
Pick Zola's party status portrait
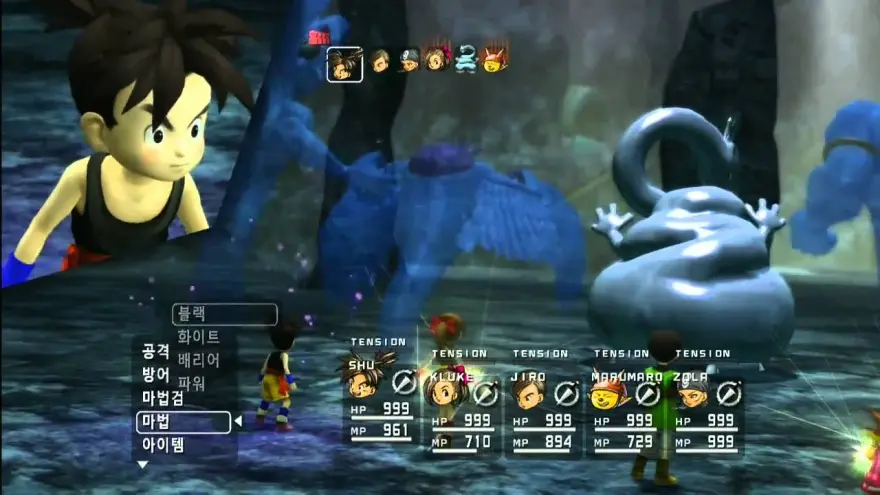[x=691, y=391]
